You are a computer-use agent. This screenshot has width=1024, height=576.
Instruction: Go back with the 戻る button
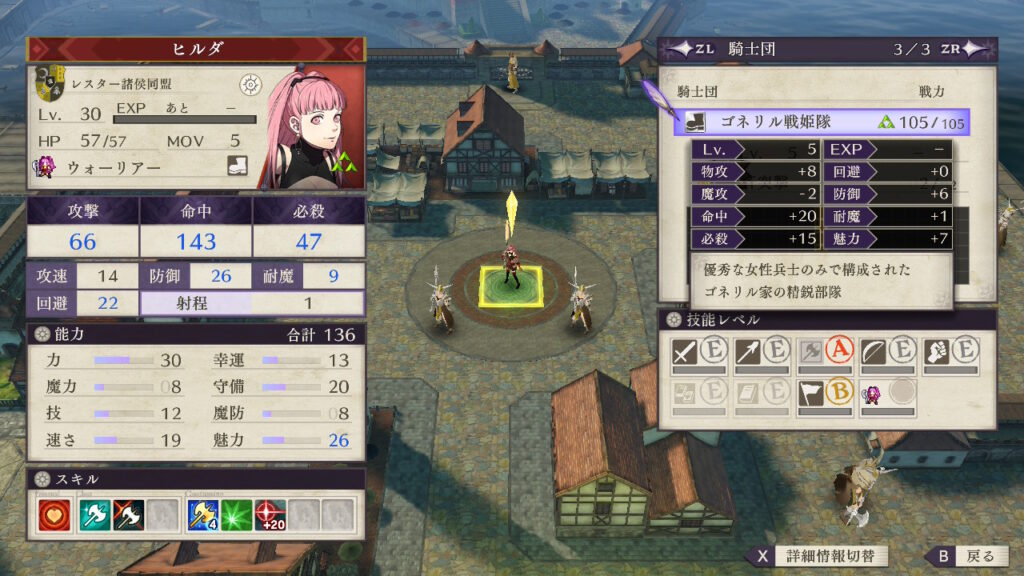click(x=966, y=556)
